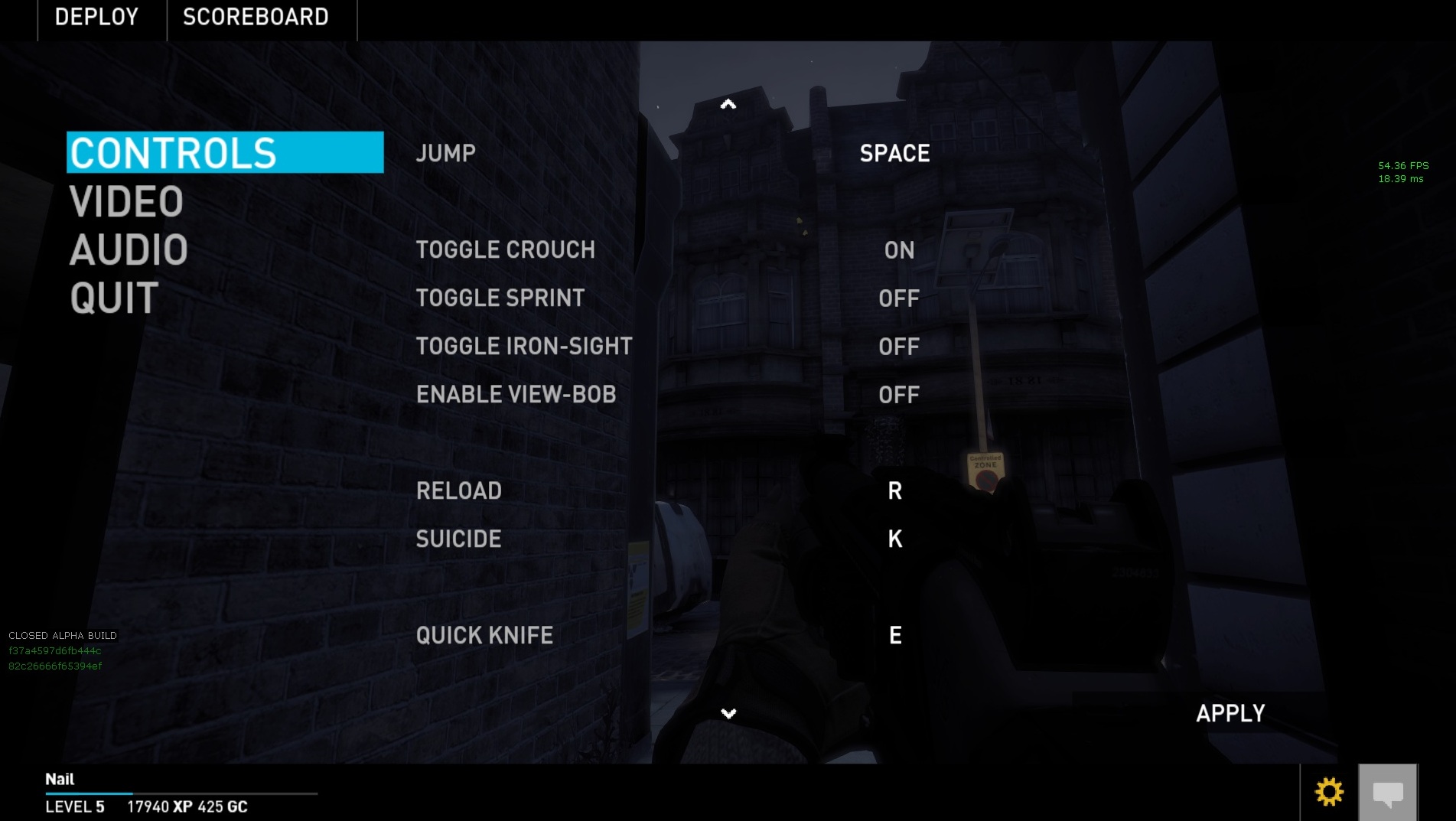Open the Deploy tab
The height and width of the screenshot is (821, 1456).
pyautogui.click(x=96, y=17)
